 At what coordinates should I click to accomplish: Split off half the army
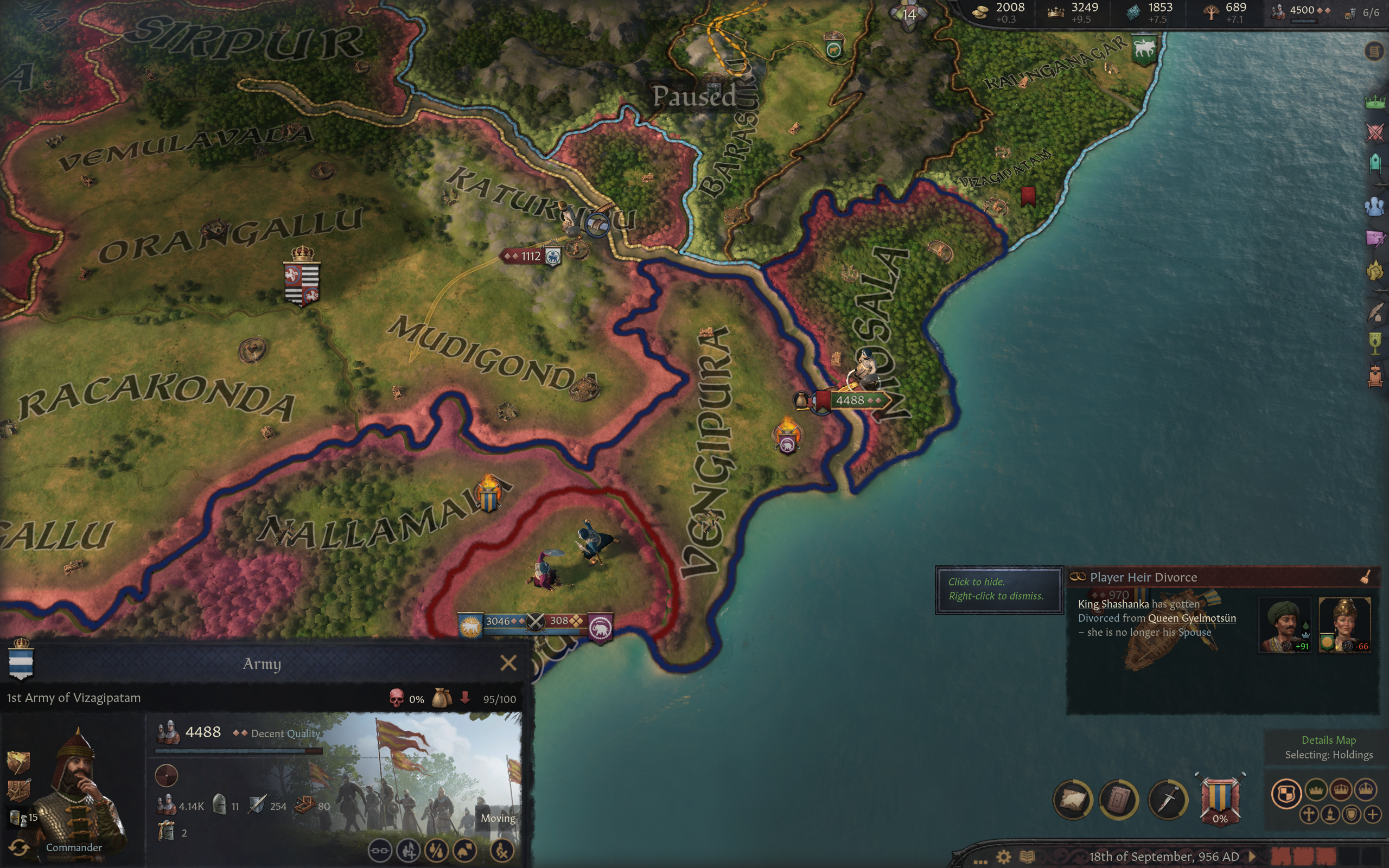tap(437, 850)
